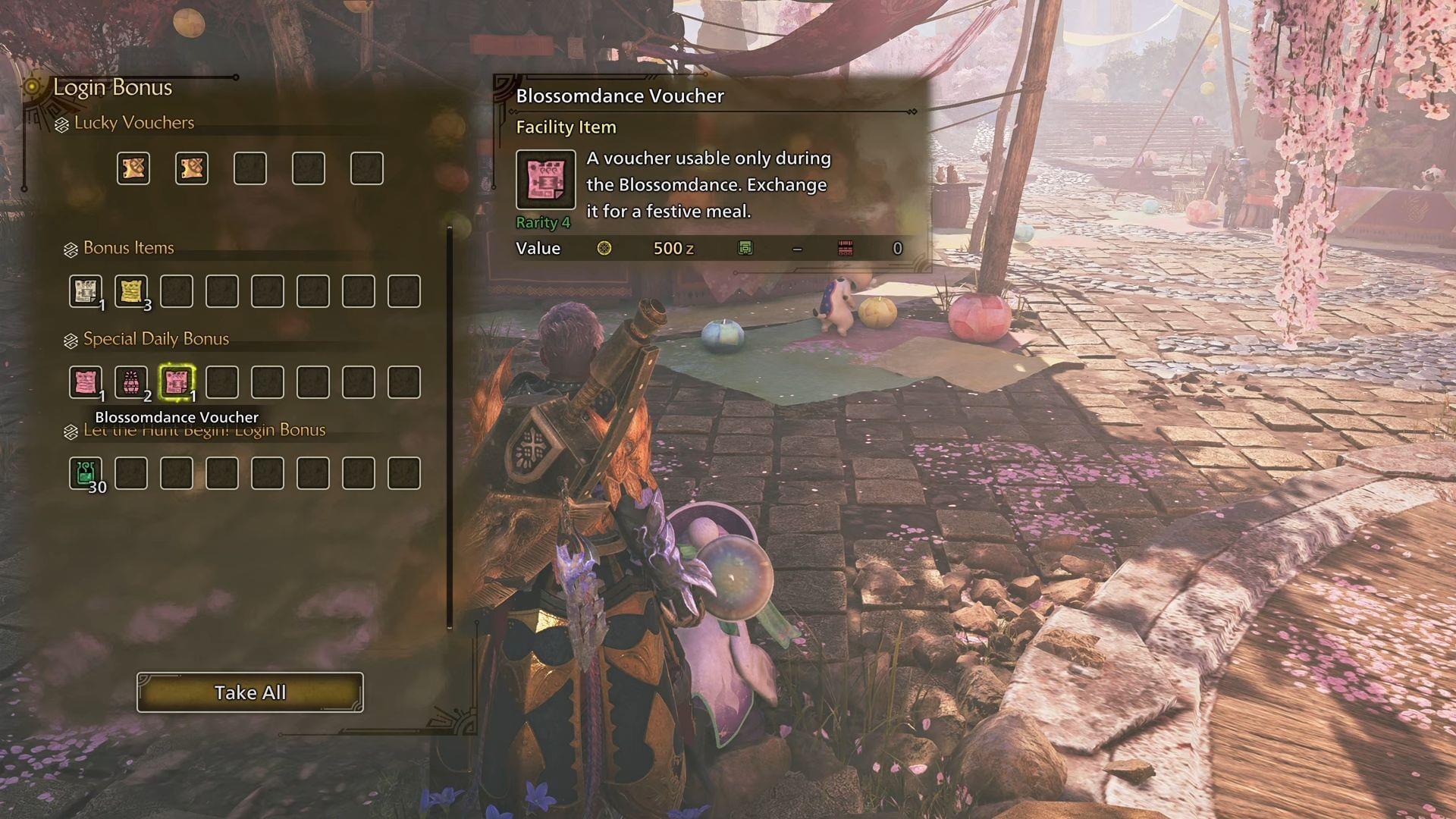Select the pink barrel bomb item slot
1456x819 pixels.
(131, 381)
